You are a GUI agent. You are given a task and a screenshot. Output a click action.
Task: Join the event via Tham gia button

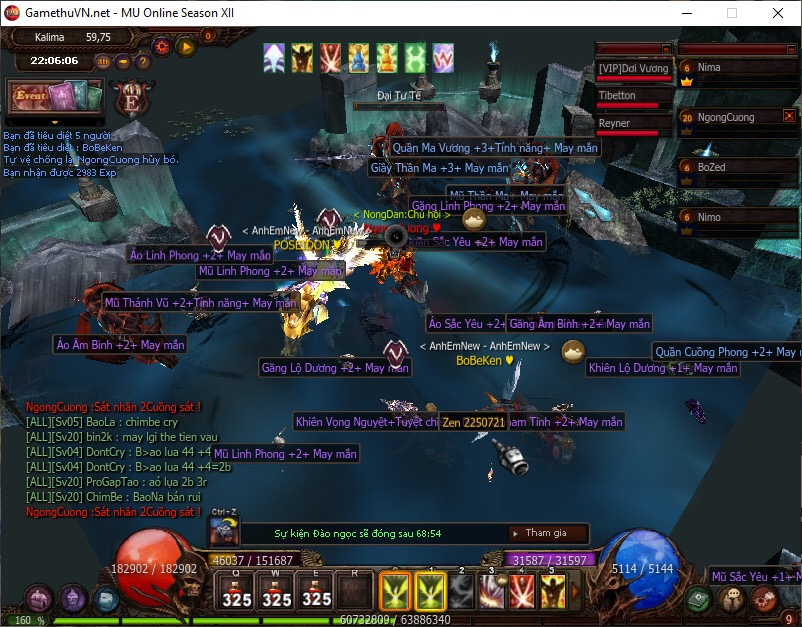[546, 533]
